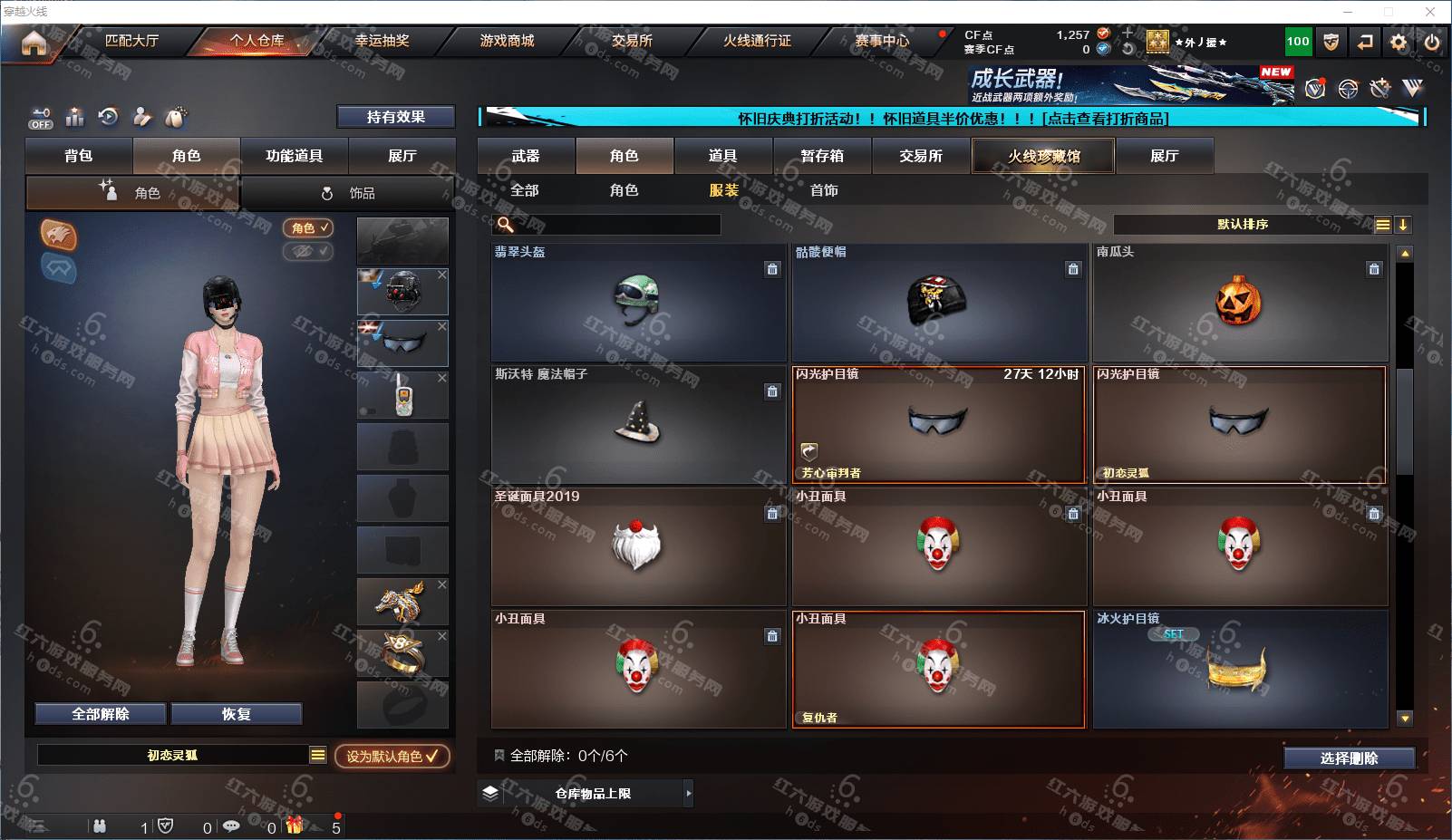Click the 选择删除 button
Viewport: 1452px width, 840px height.
click(1349, 758)
